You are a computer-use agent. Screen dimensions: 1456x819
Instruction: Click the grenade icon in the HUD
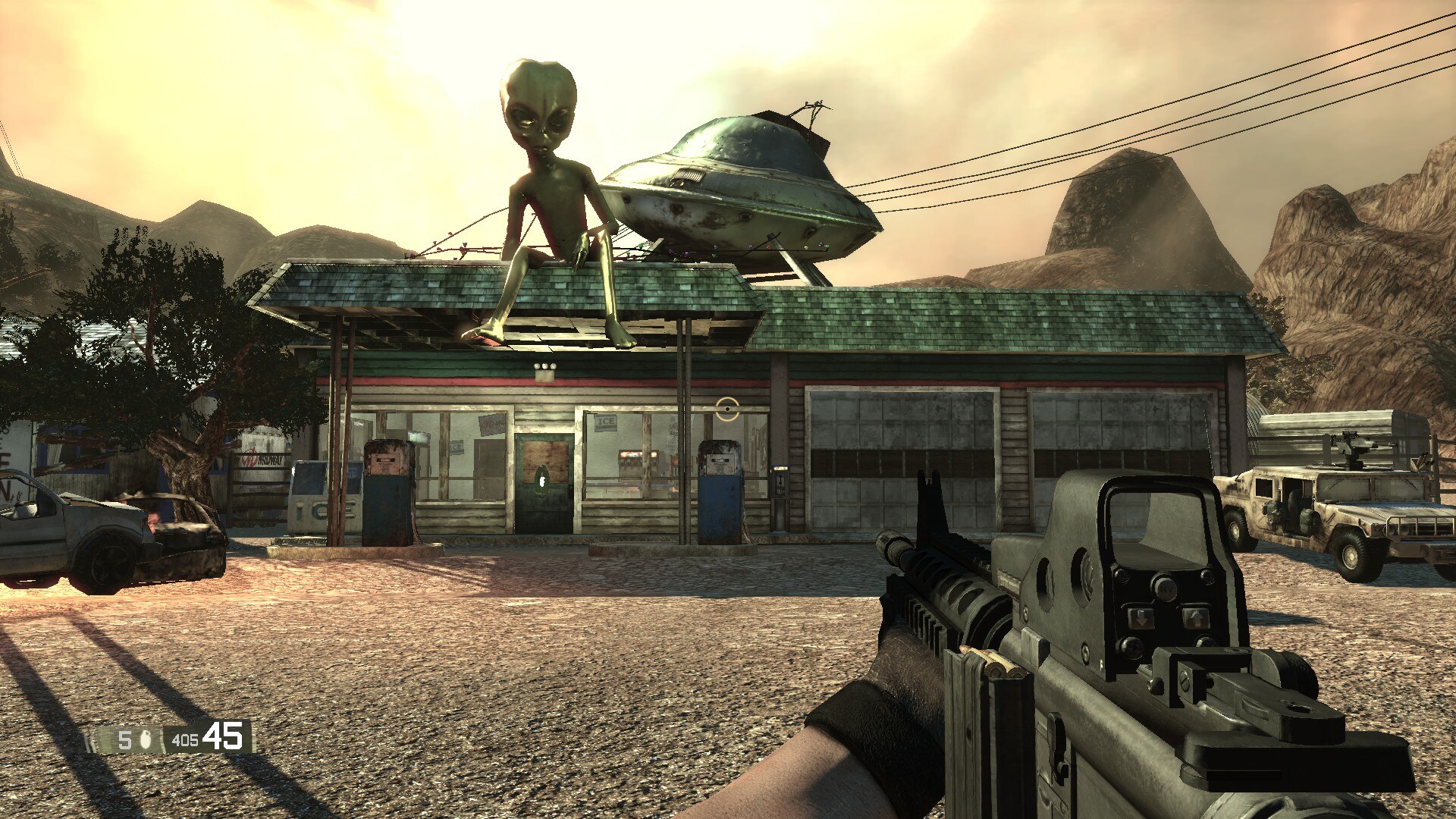(146, 740)
